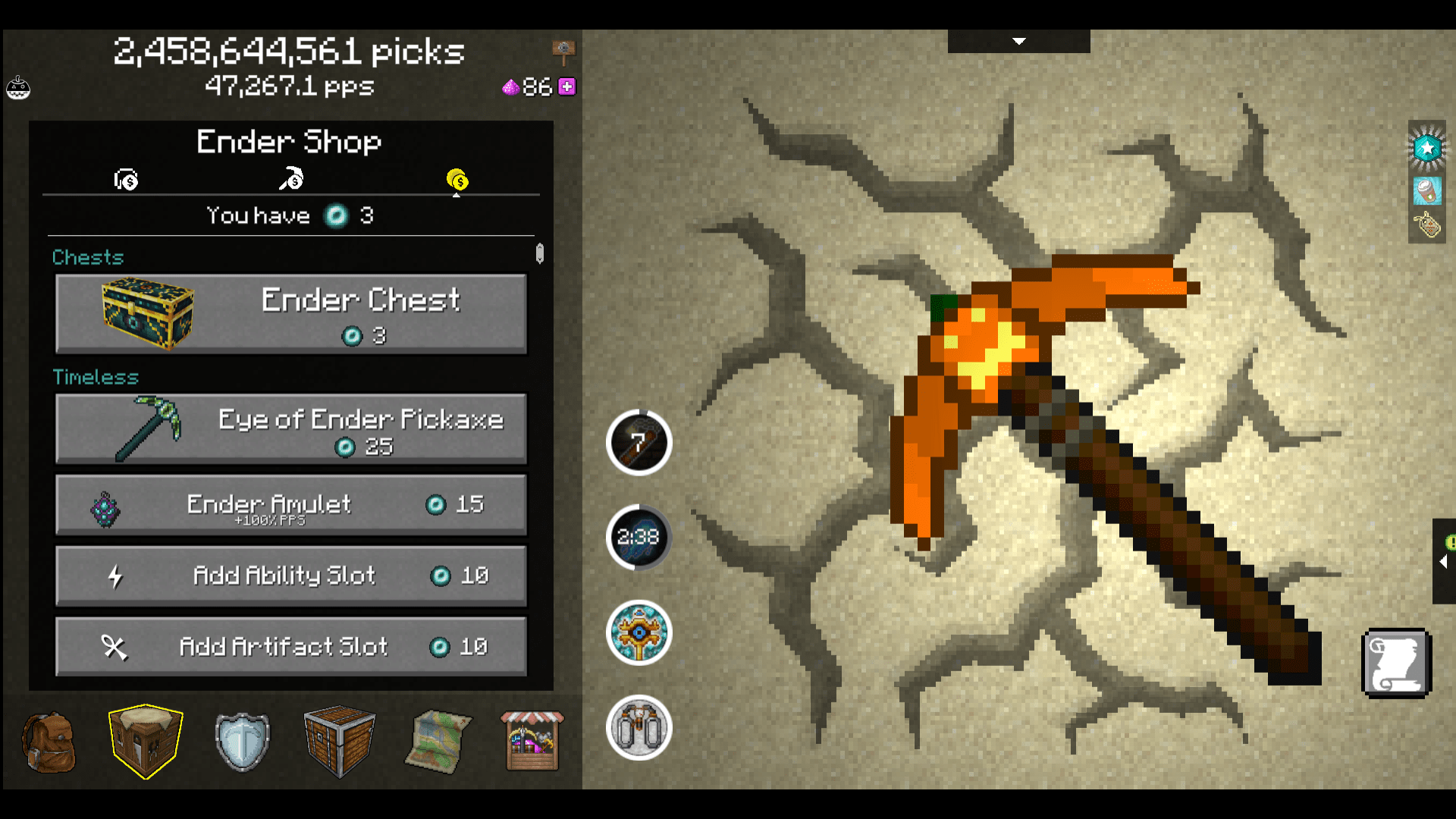The height and width of the screenshot is (819, 1456).
Task: Expand the dropdown arrow at top center
Action: click(x=1018, y=42)
